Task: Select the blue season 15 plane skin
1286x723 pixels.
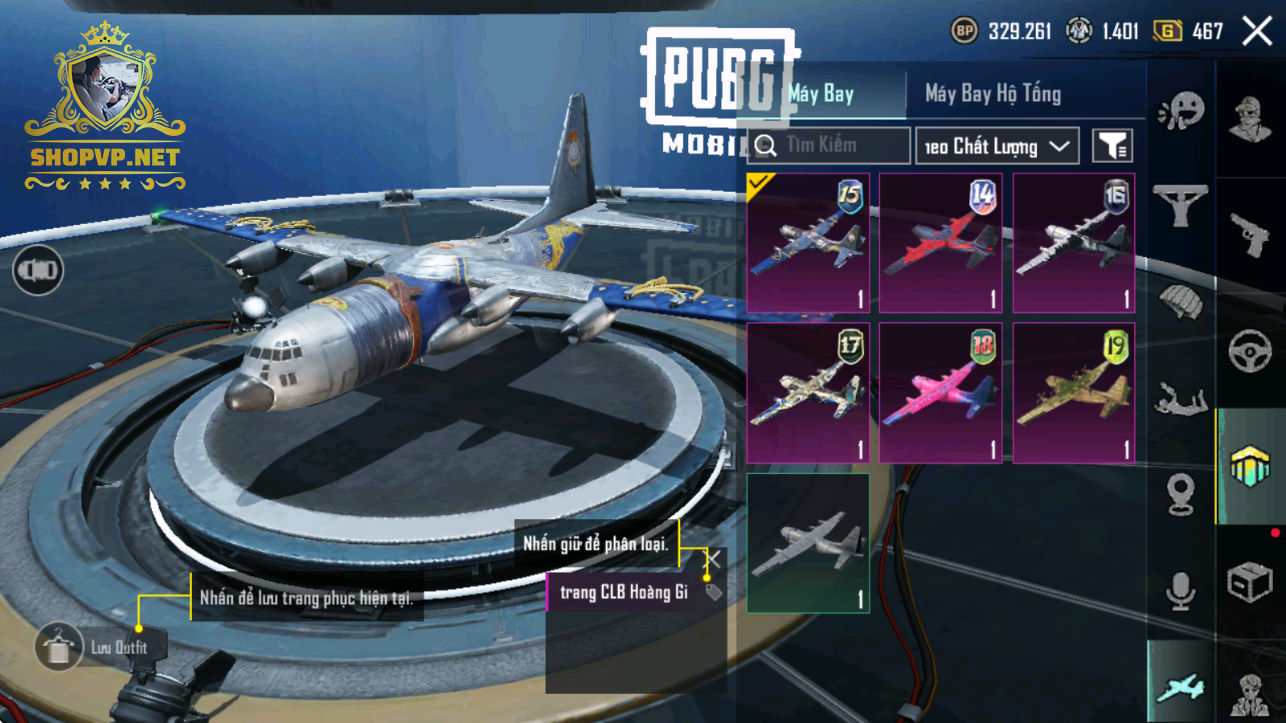Action: 808,242
